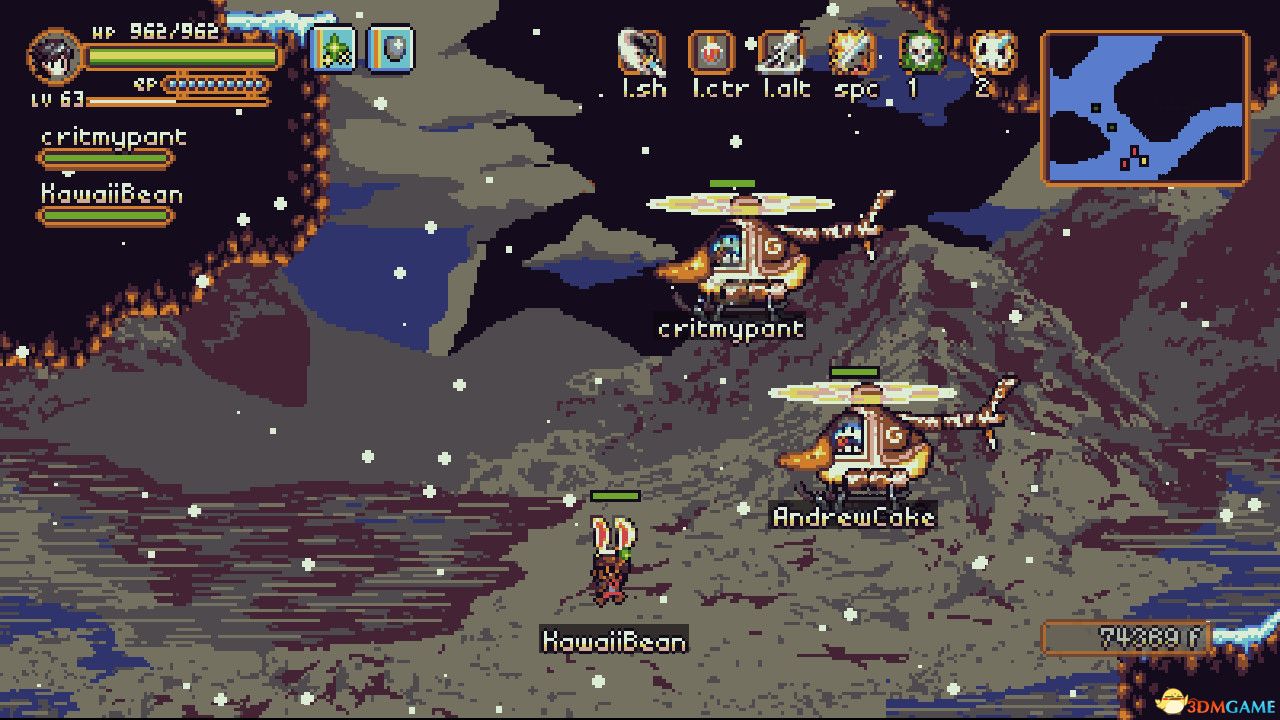The image size is (1280, 720).
Task: Trigger the spc burst skill
Action: [x=852, y=52]
